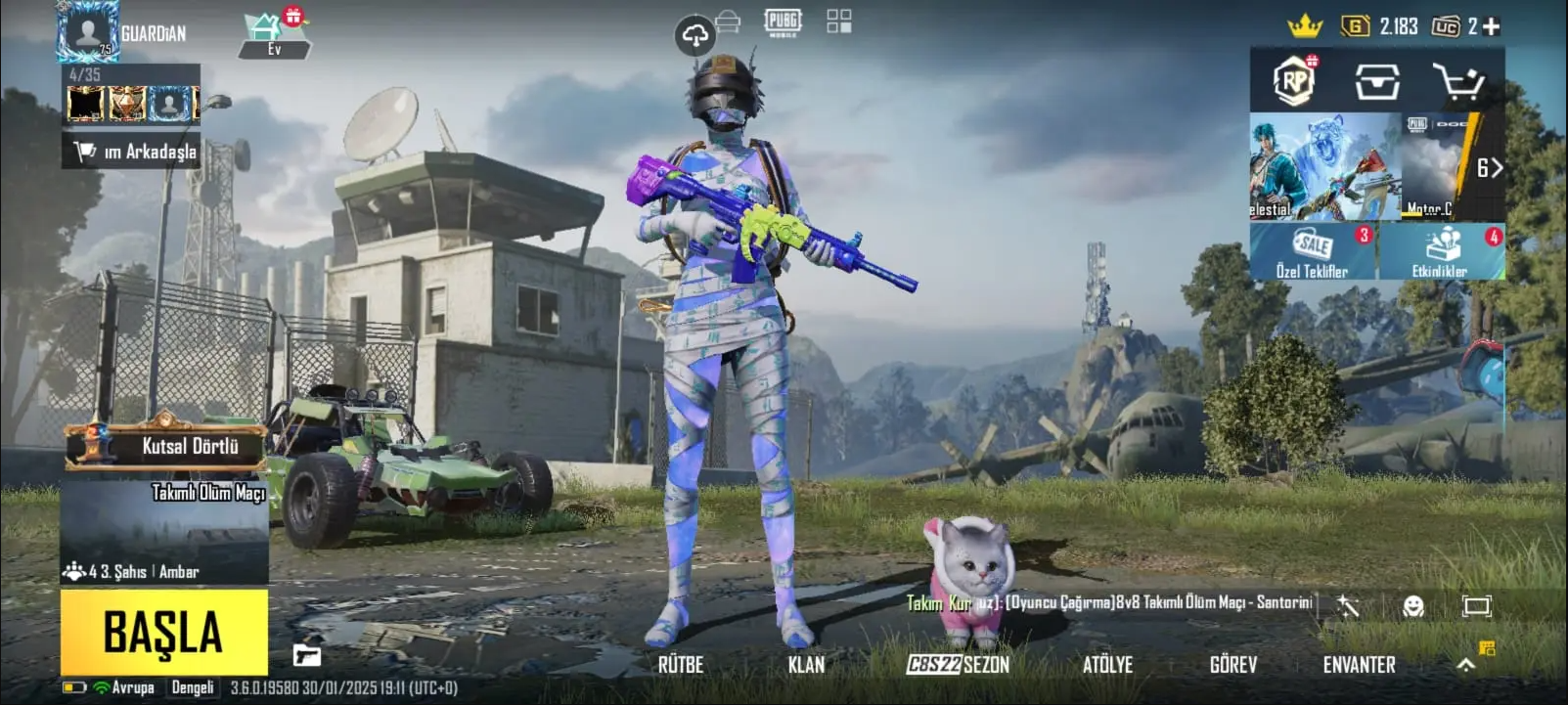The height and width of the screenshot is (705, 1568).
Task: Open the C8S22 SEZON page
Action: [x=958, y=665]
